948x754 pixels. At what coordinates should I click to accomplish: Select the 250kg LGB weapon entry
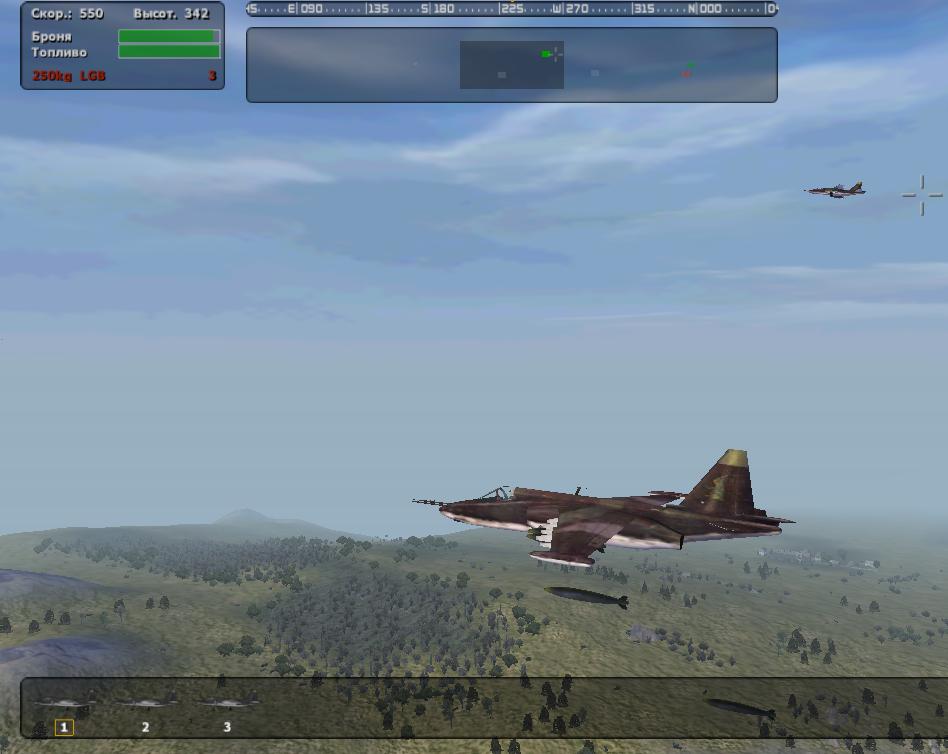tap(69, 76)
